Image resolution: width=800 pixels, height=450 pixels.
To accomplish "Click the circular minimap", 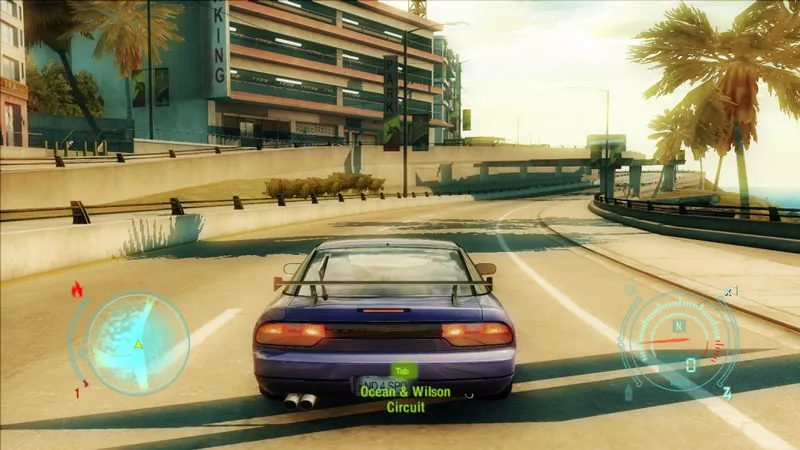I will (x=138, y=342).
